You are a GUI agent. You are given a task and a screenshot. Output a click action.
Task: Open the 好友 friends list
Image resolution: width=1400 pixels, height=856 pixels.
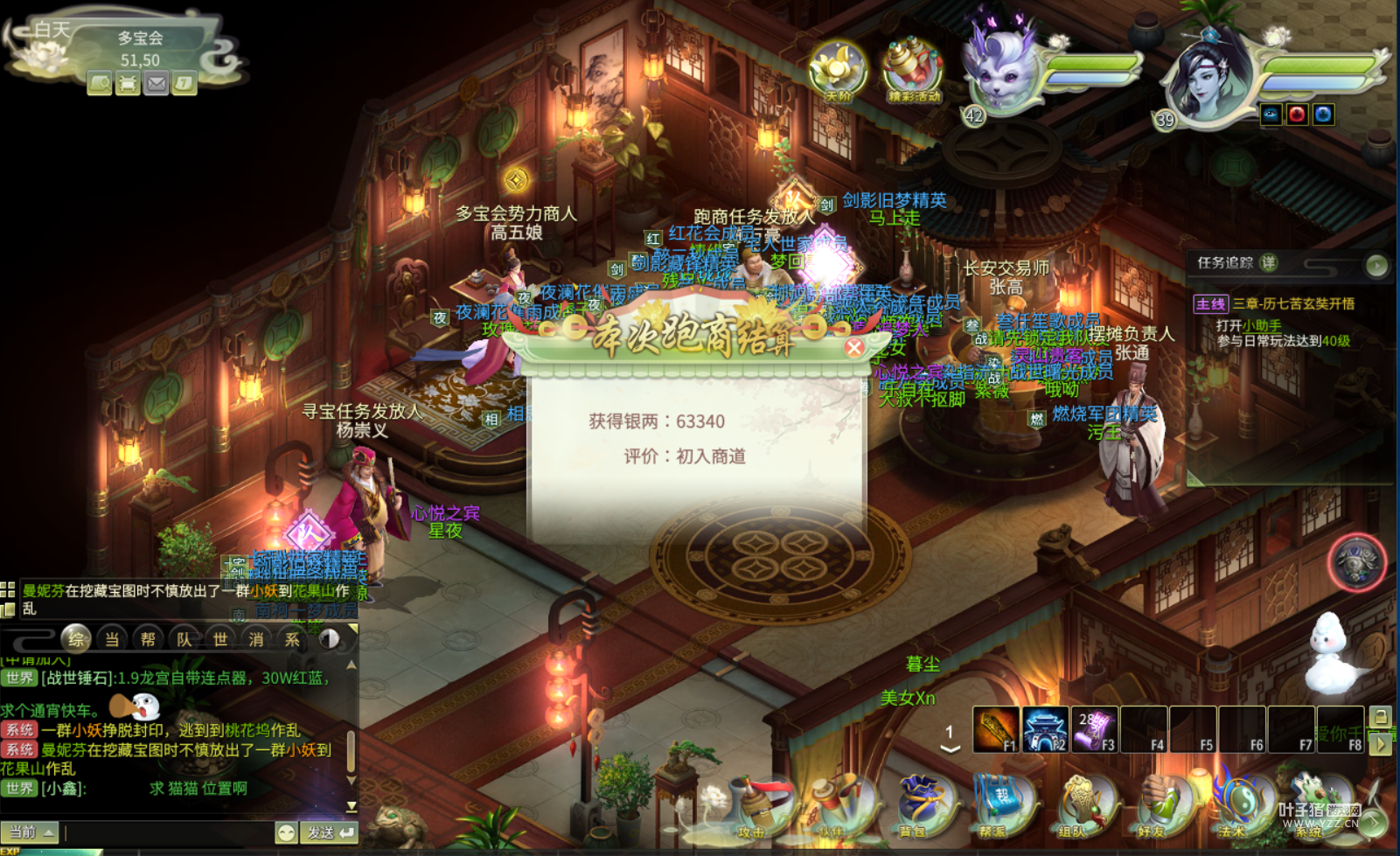point(1153,806)
